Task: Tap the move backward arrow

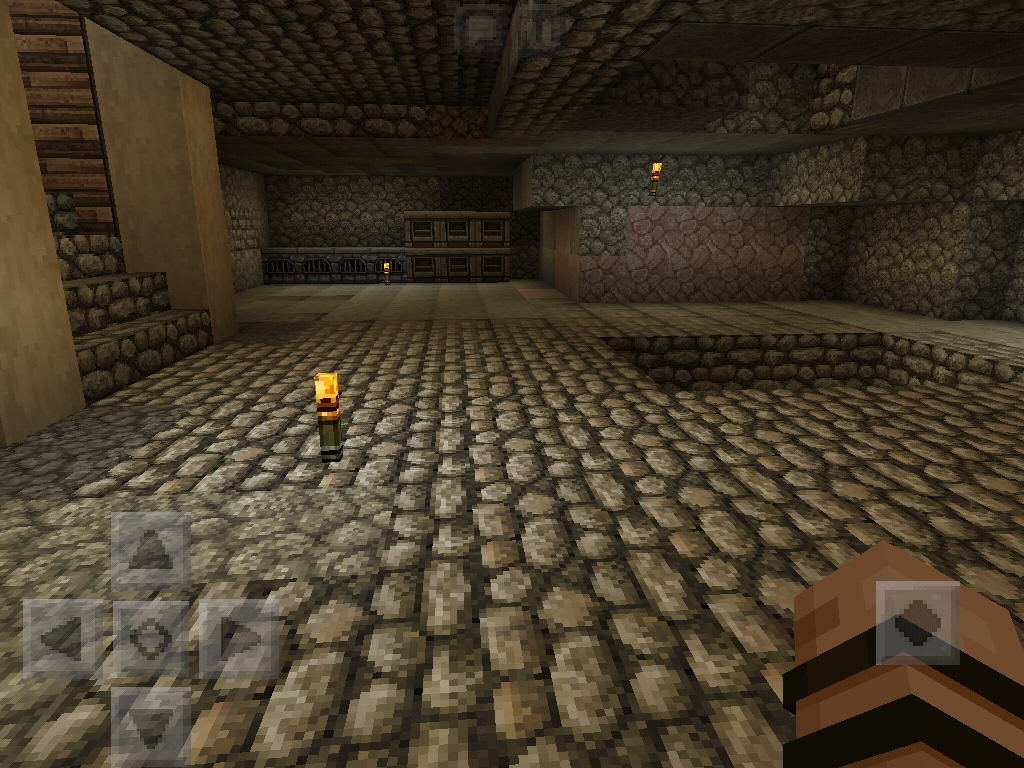Action: [x=151, y=723]
